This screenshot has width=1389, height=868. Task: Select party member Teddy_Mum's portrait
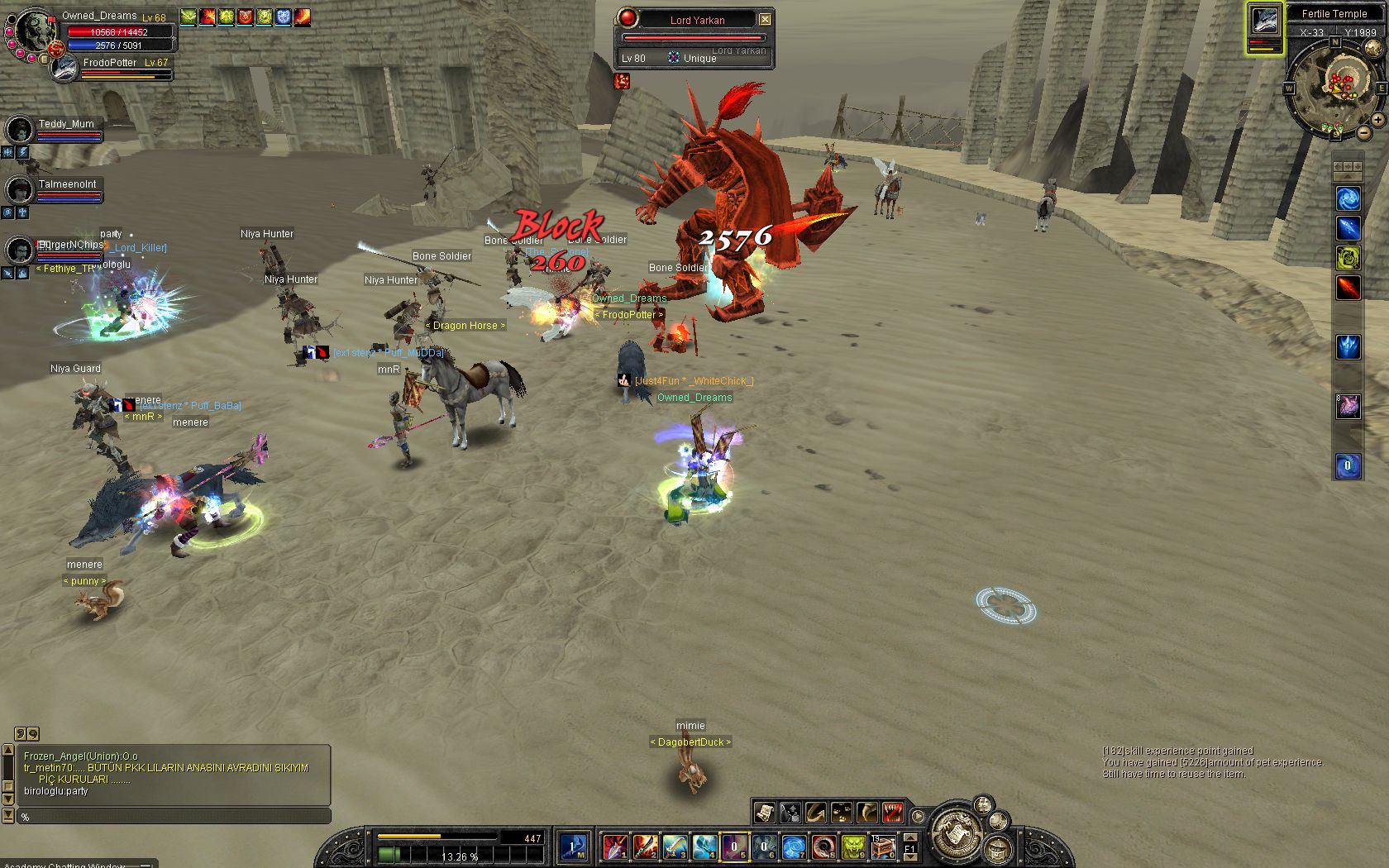(x=19, y=130)
